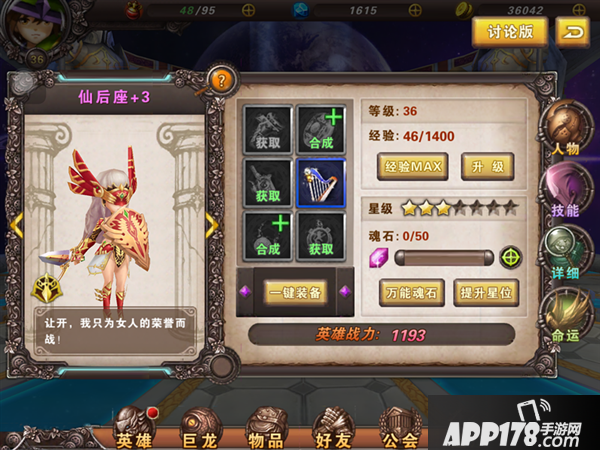
Task: Tap the 经验MAX button
Action: click(412, 166)
